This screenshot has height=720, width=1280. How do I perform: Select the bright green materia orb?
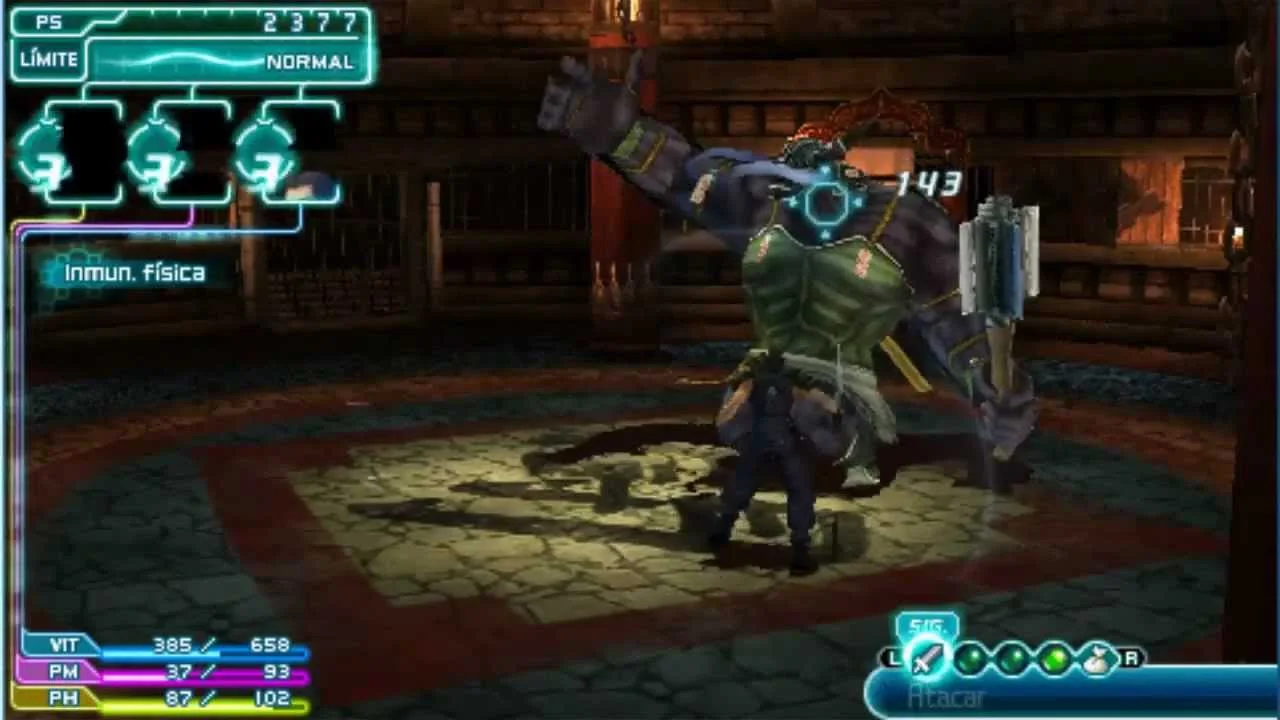[x=1053, y=659]
